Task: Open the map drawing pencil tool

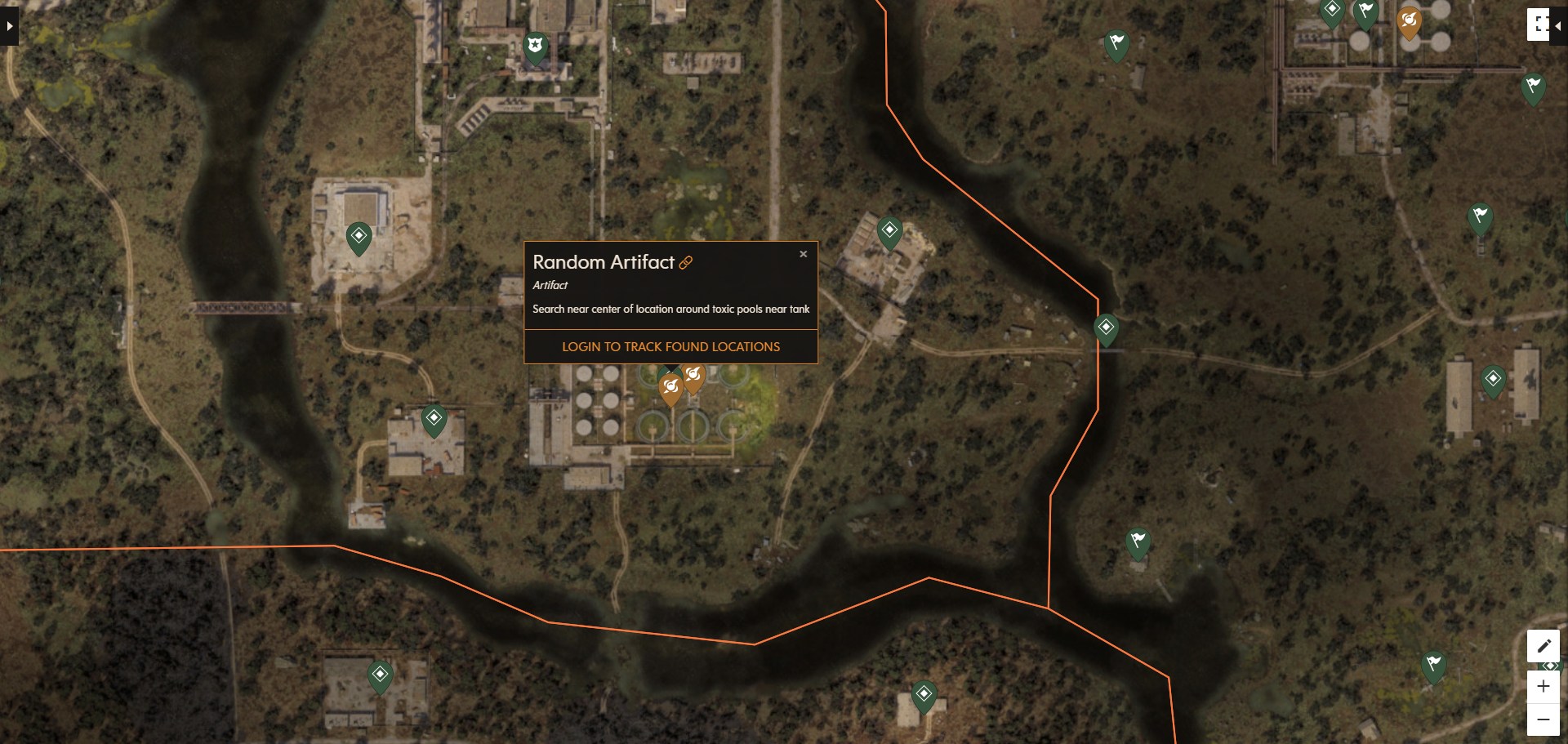Action: tap(1544, 646)
